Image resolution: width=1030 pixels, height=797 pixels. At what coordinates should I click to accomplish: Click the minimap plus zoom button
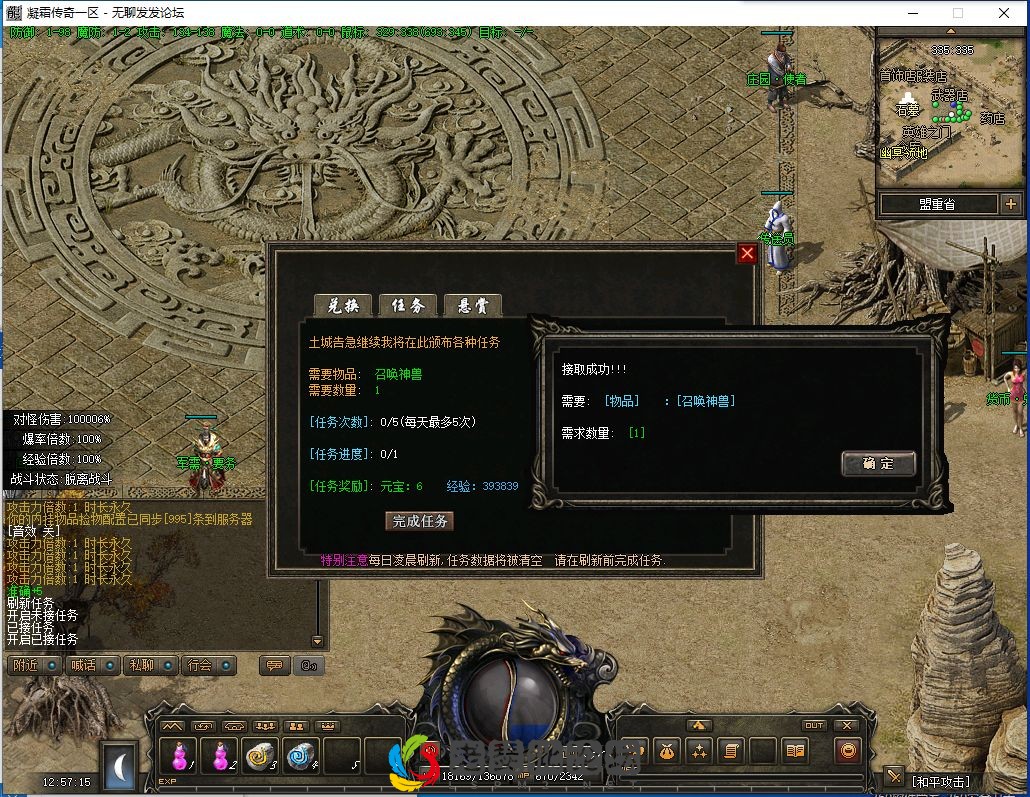pos(1011,204)
